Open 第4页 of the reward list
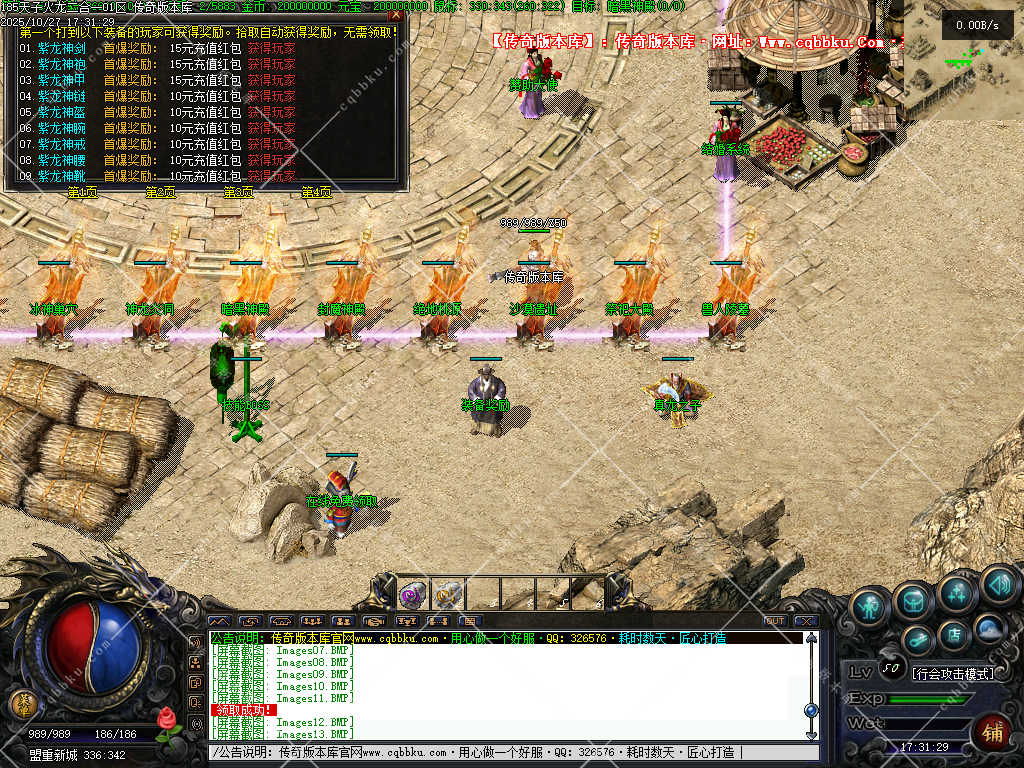Image resolution: width=1024 pixels, height=768 pixels. tap(317, 192)
